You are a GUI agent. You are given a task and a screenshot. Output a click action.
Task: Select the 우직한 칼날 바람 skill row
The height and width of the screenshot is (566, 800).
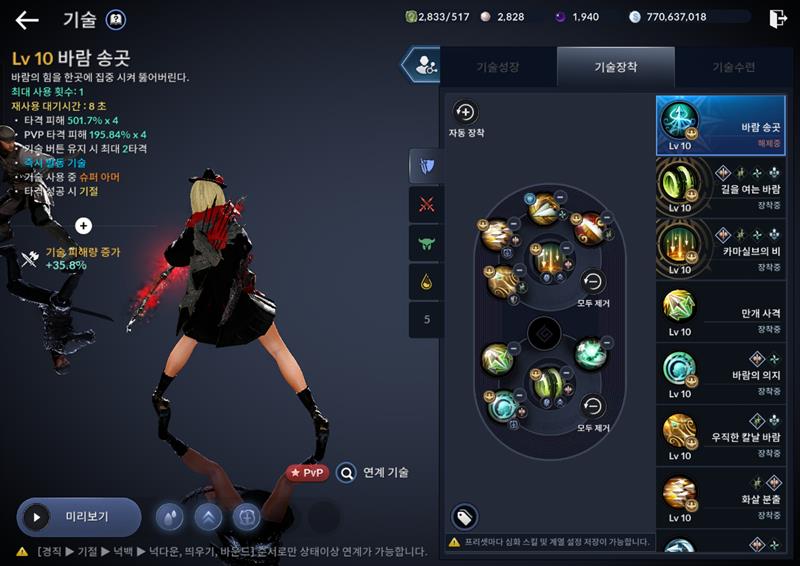720,435
